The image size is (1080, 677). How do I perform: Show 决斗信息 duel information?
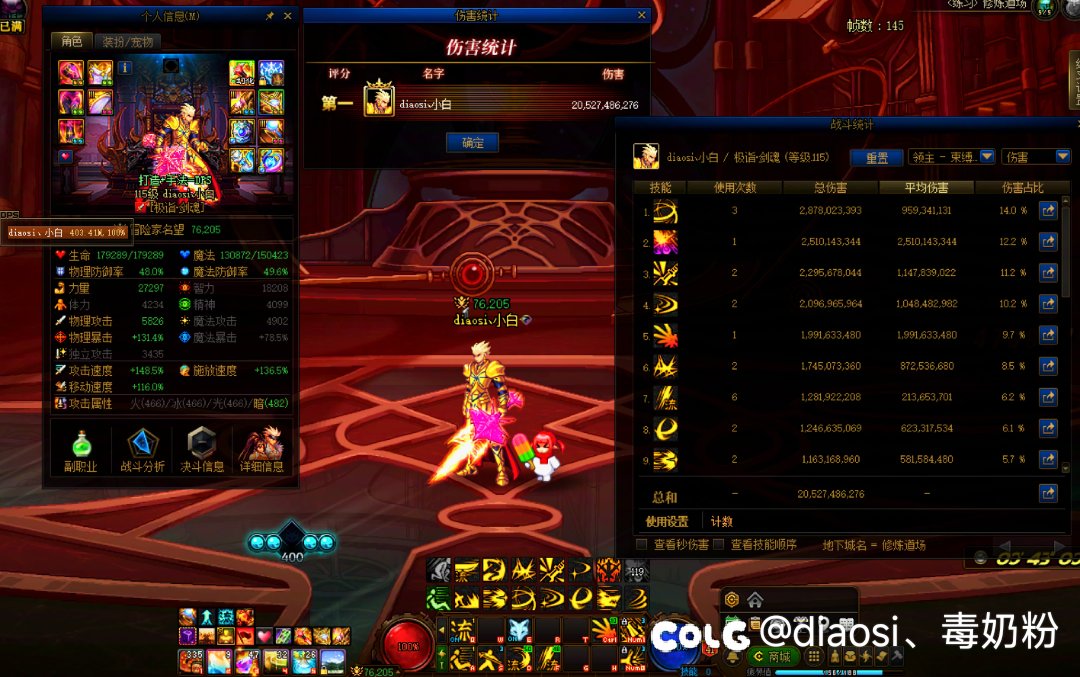pyautogui.click(x=203, y=449)
